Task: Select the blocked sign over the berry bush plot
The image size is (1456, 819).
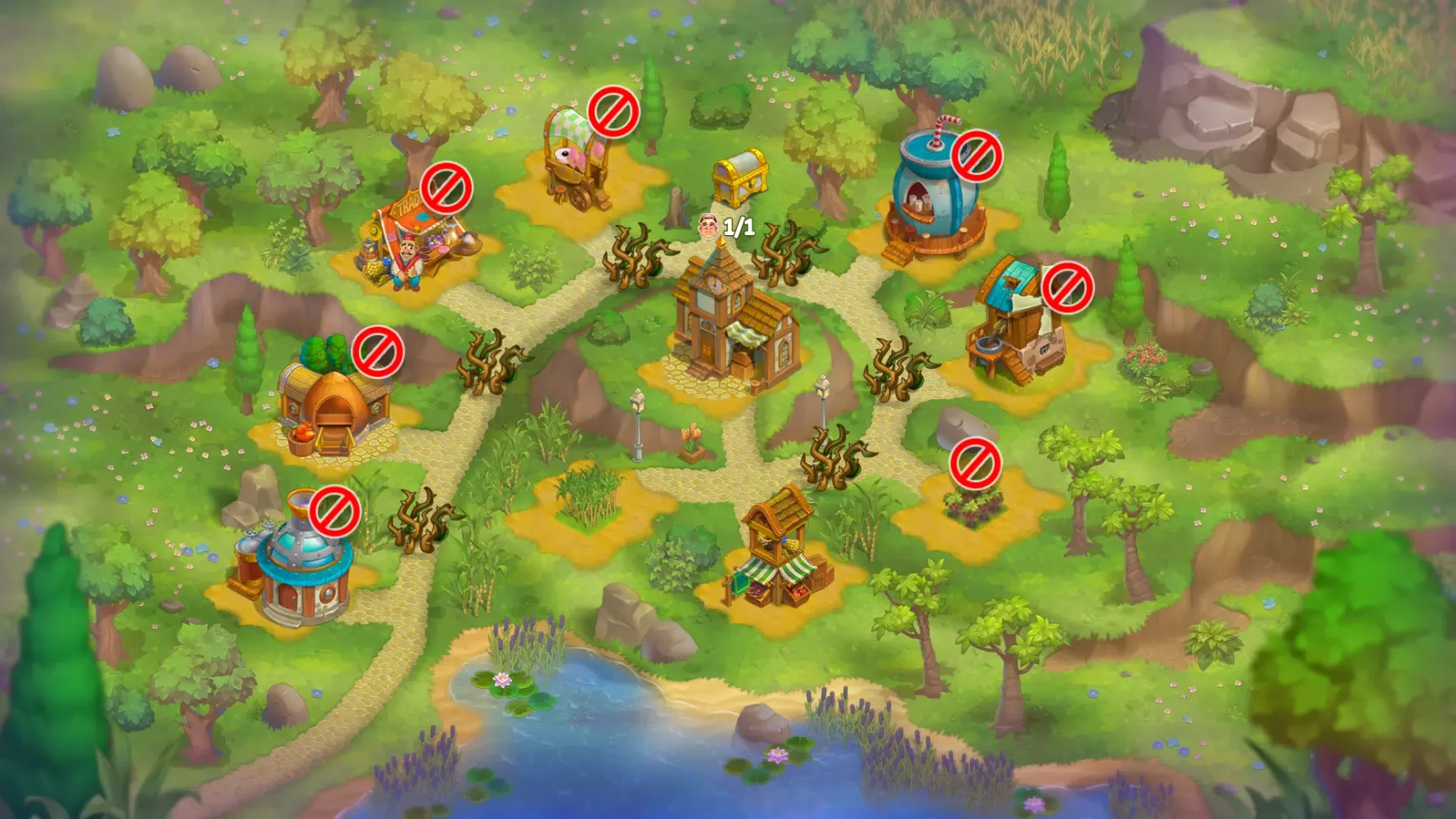Action: click(975, 464)
